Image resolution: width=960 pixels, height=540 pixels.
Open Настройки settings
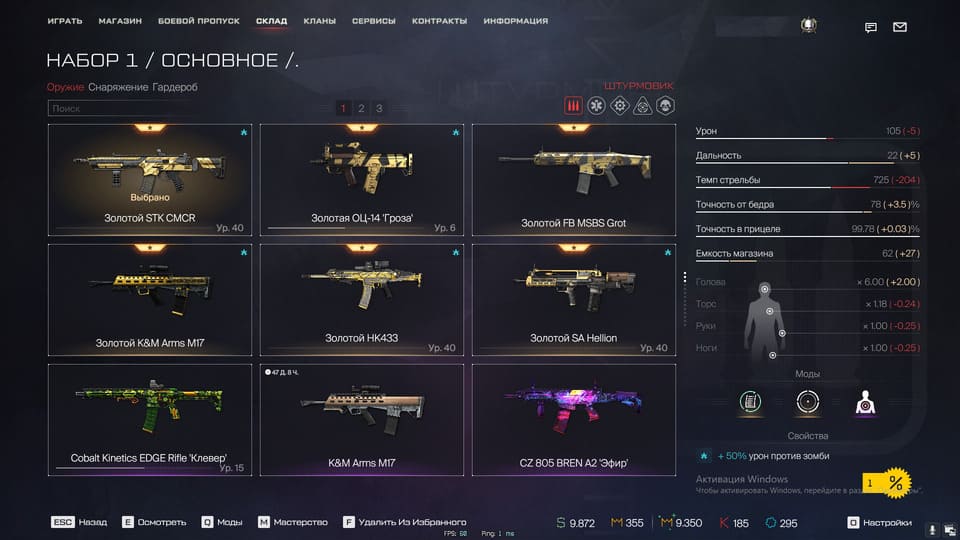click(x=883, y=522)
